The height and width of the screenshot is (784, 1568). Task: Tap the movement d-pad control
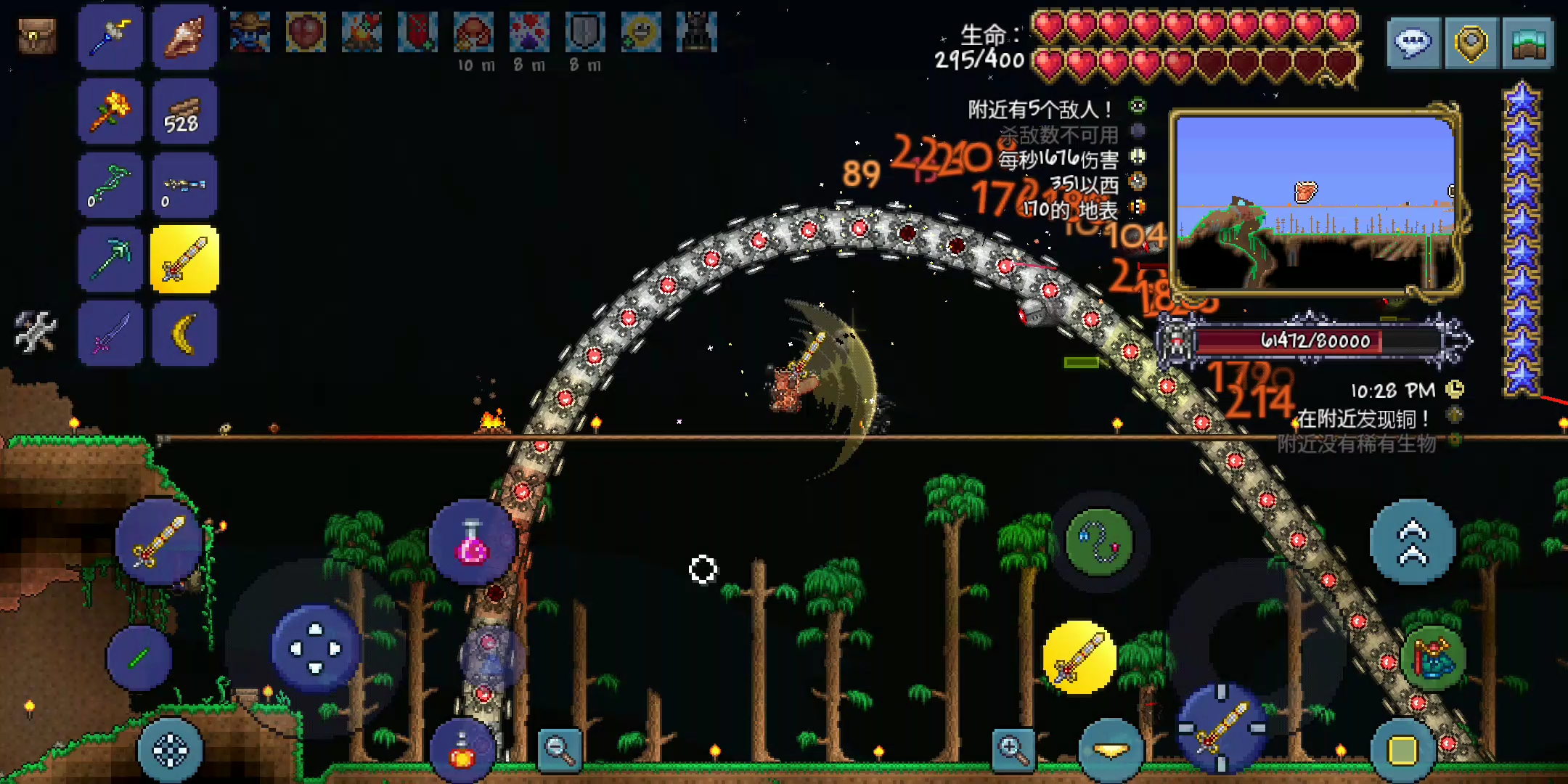click(x=316, y=648)
